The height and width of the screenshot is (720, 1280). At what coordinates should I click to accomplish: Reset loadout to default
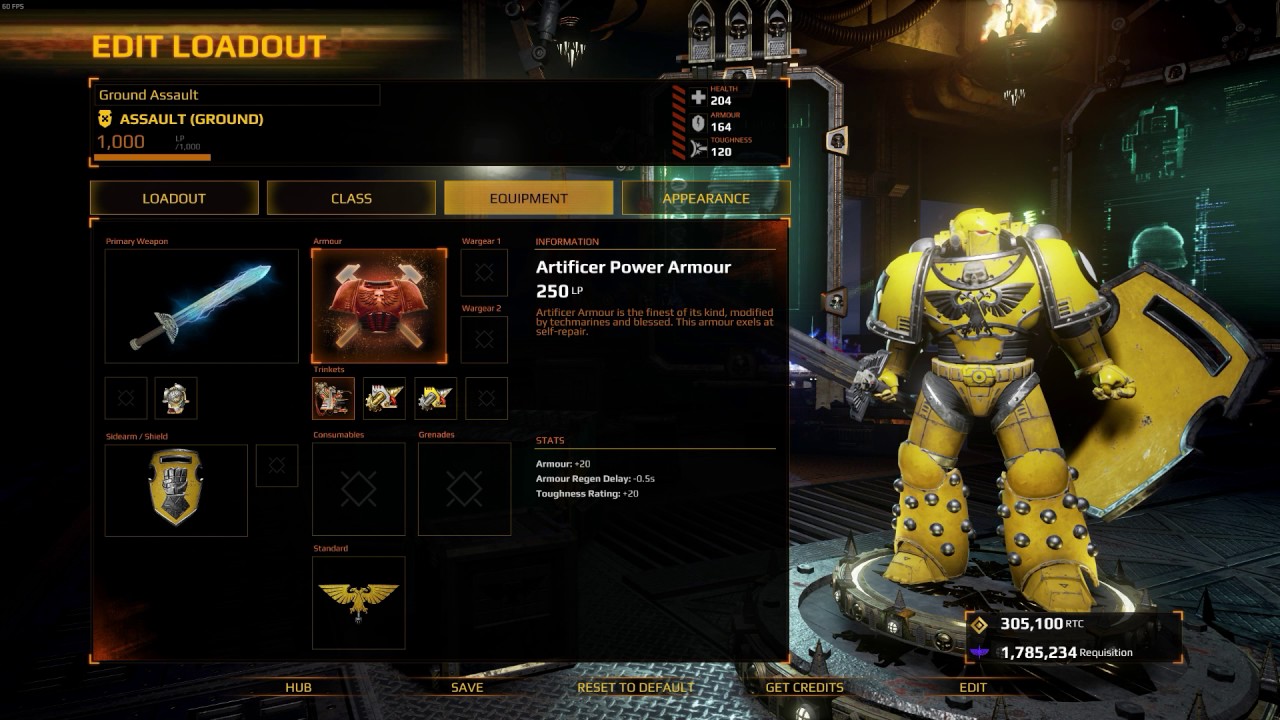[635, 687]
